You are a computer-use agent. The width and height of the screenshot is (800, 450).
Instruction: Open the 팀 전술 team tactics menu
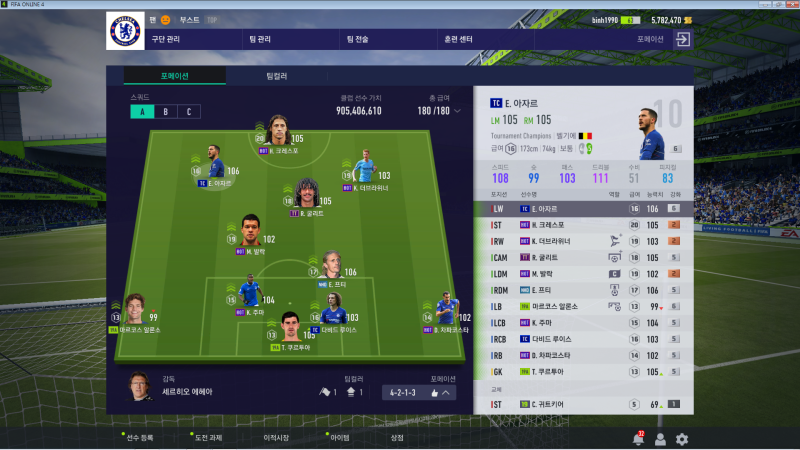click(357, 40)
